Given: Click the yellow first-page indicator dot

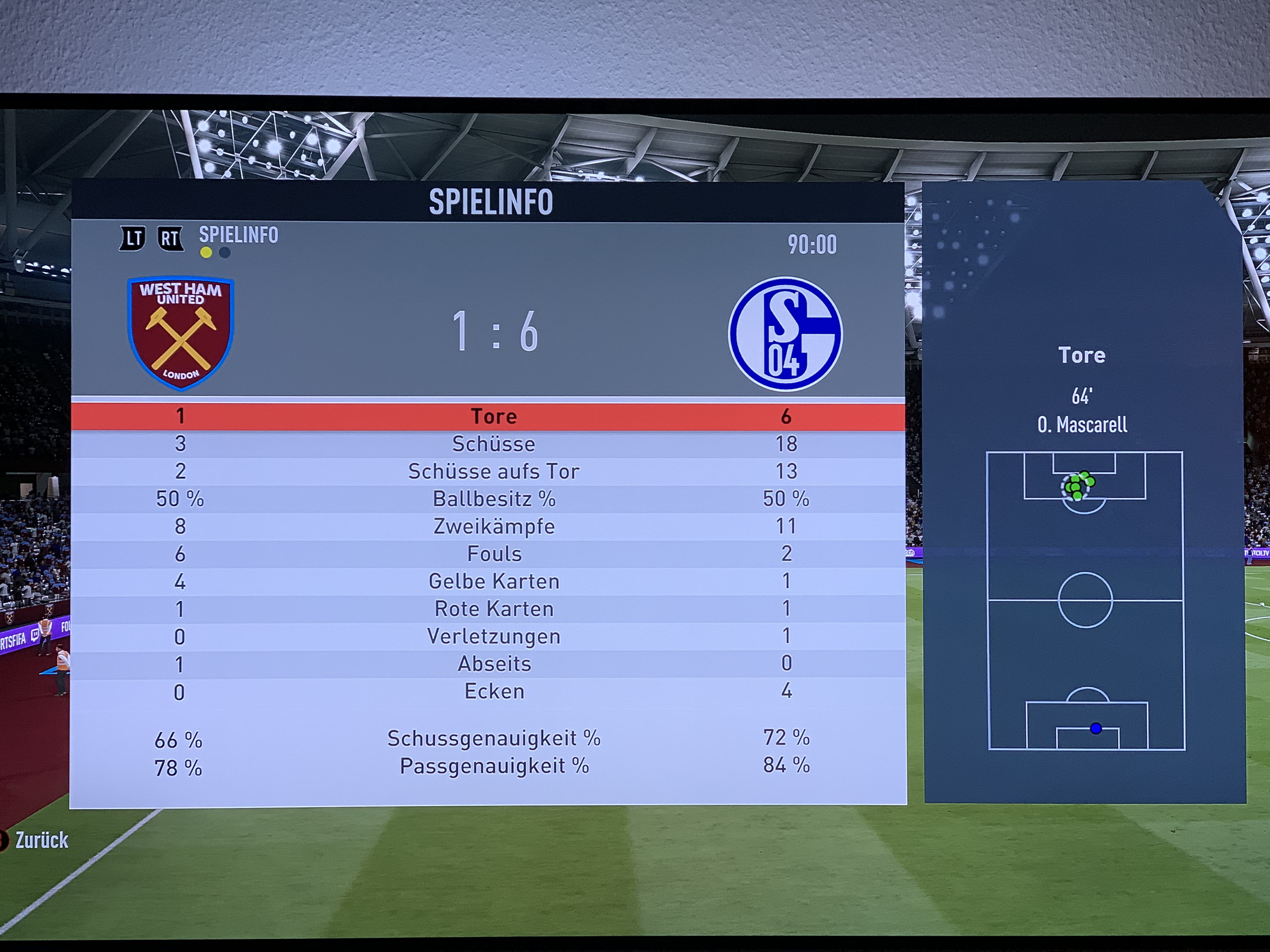Looking at the screenshot, I should click(206, 252).
